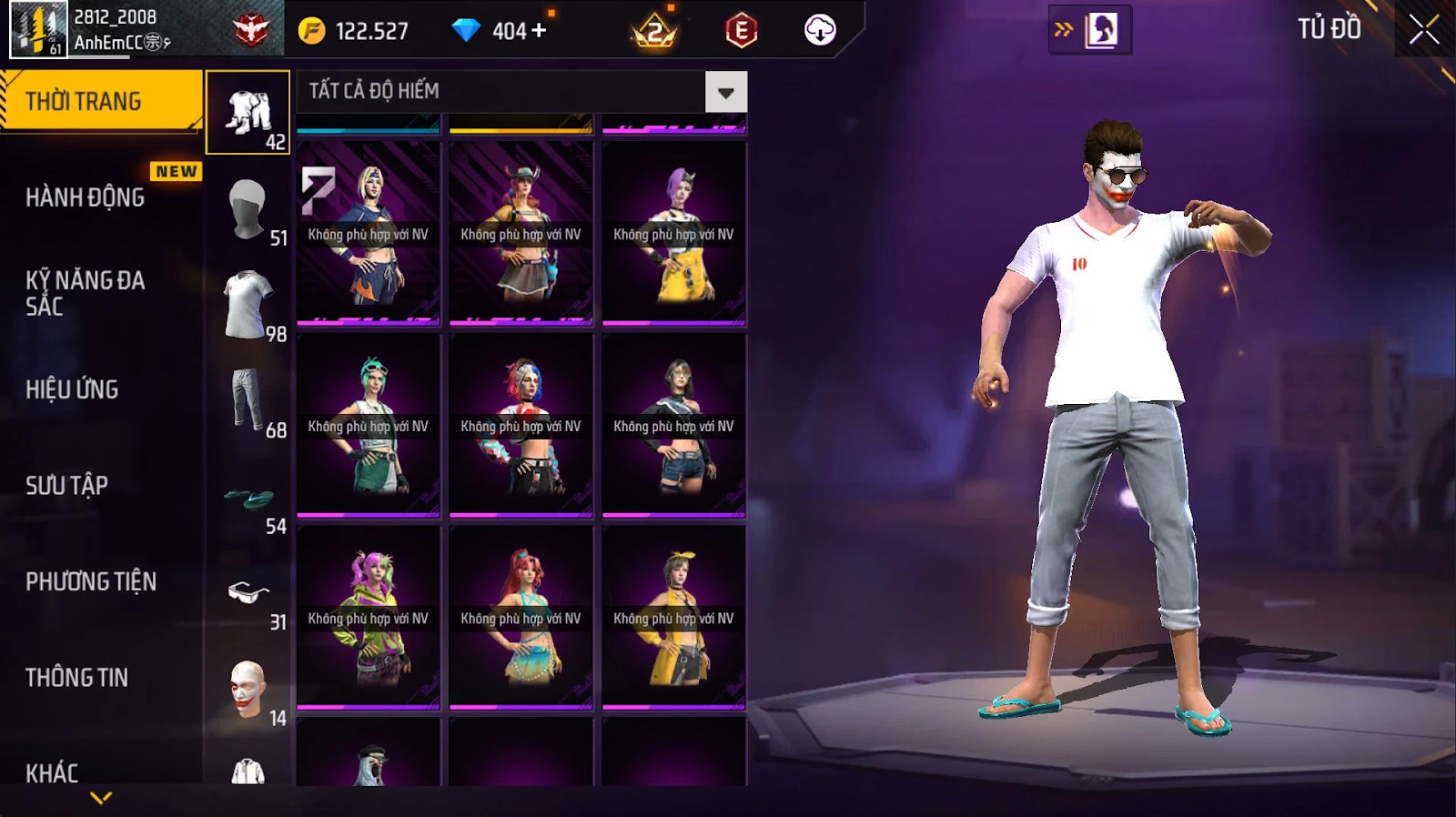Image resolution: width=1456 pixels, height=817 pixels.
Task: Add more diamonds with plus button
Action: tap(540, 31)
